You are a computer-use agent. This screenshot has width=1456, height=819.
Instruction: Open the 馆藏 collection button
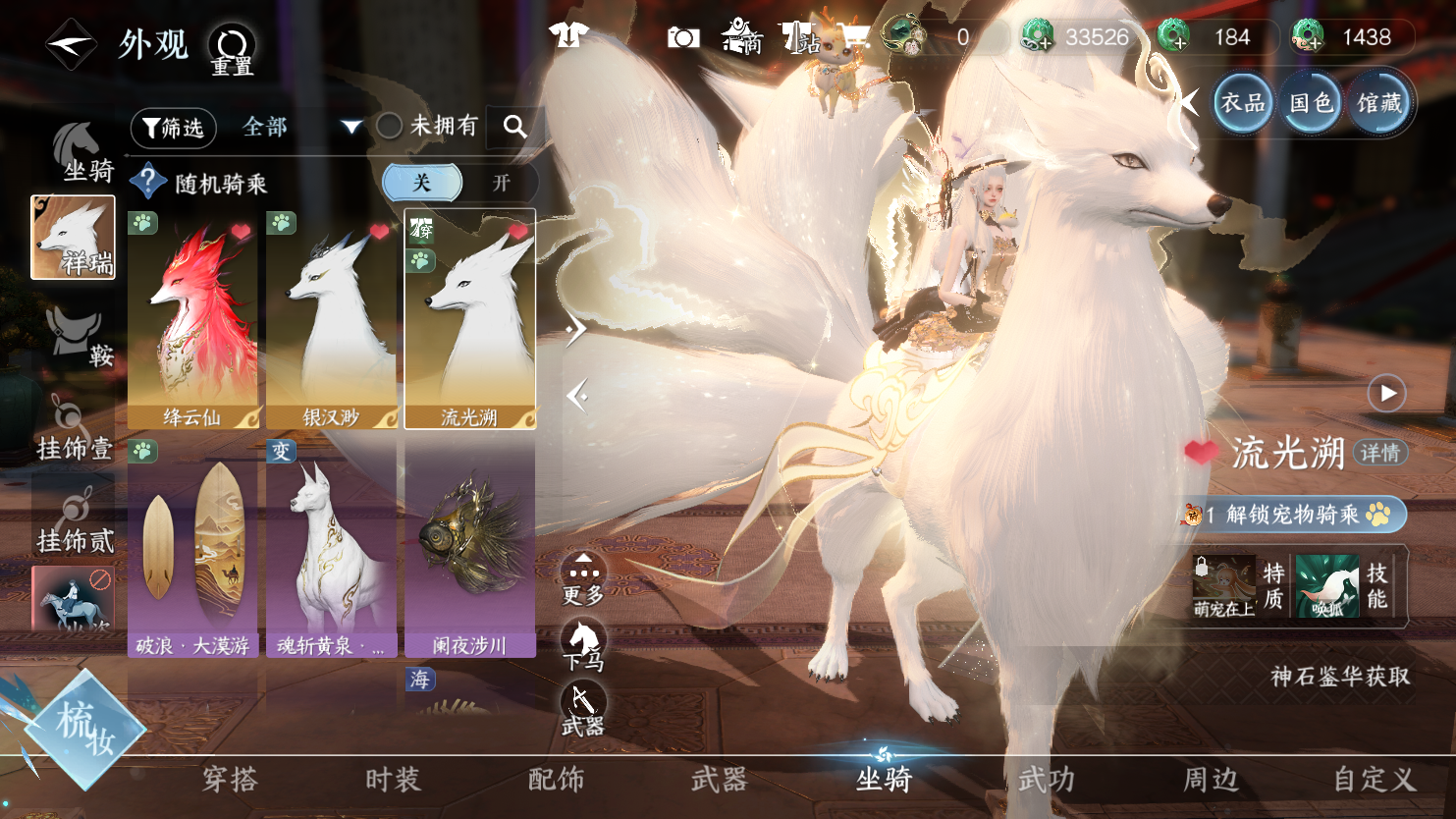tap(1379, 102)
